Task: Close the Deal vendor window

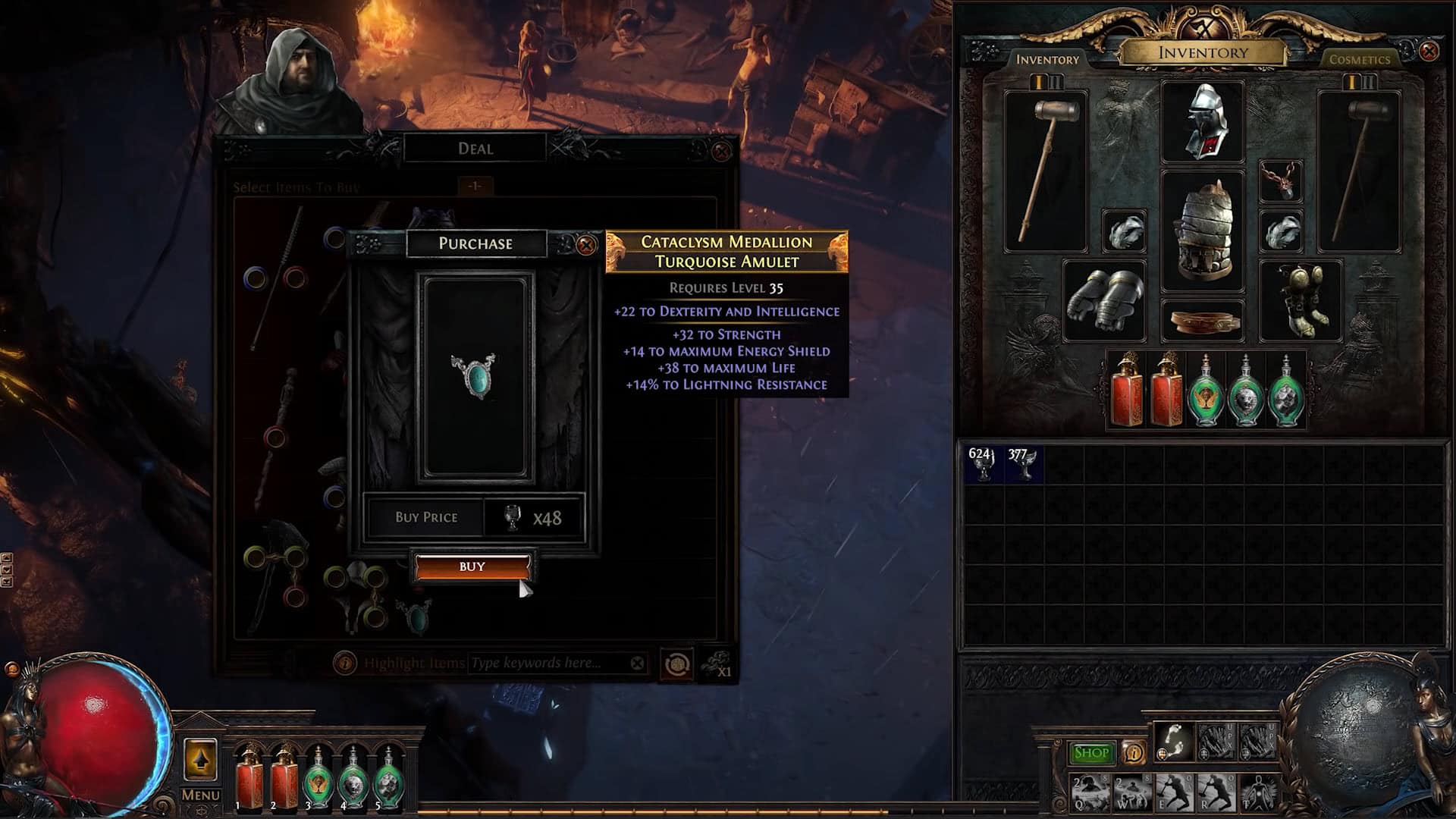Action: (x=721, y=151)
